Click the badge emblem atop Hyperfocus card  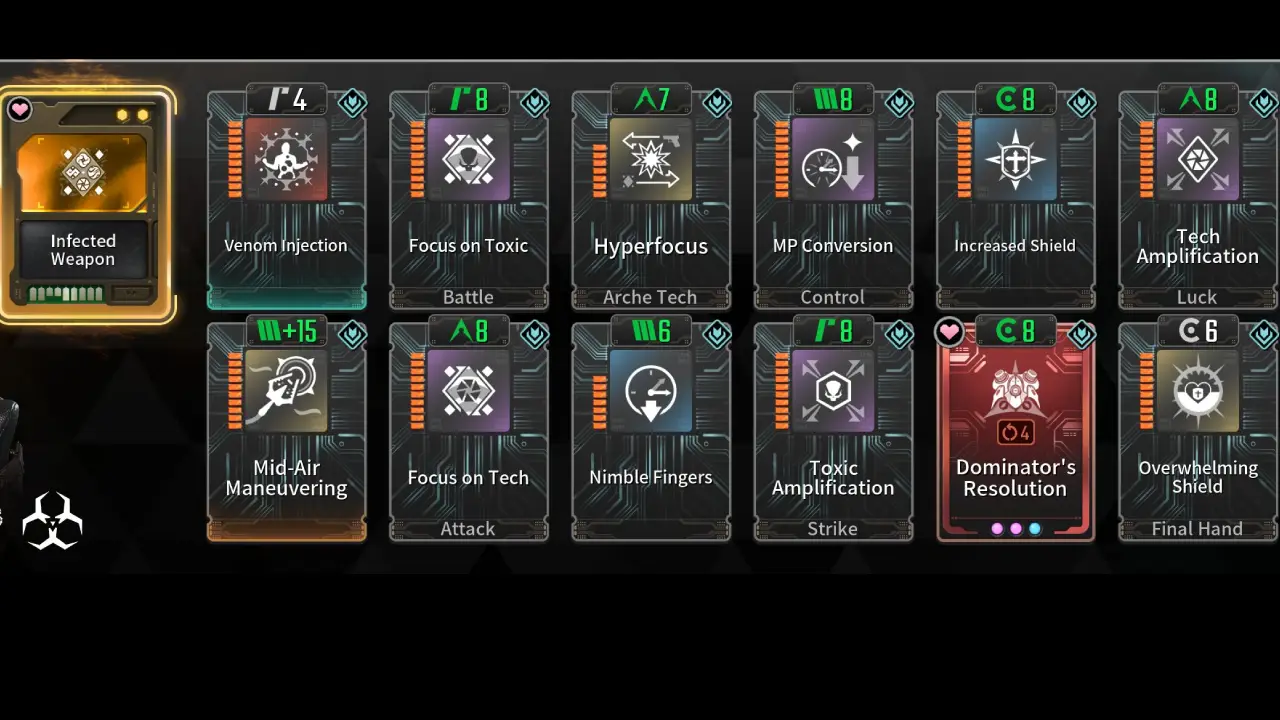tap(717, 103)
